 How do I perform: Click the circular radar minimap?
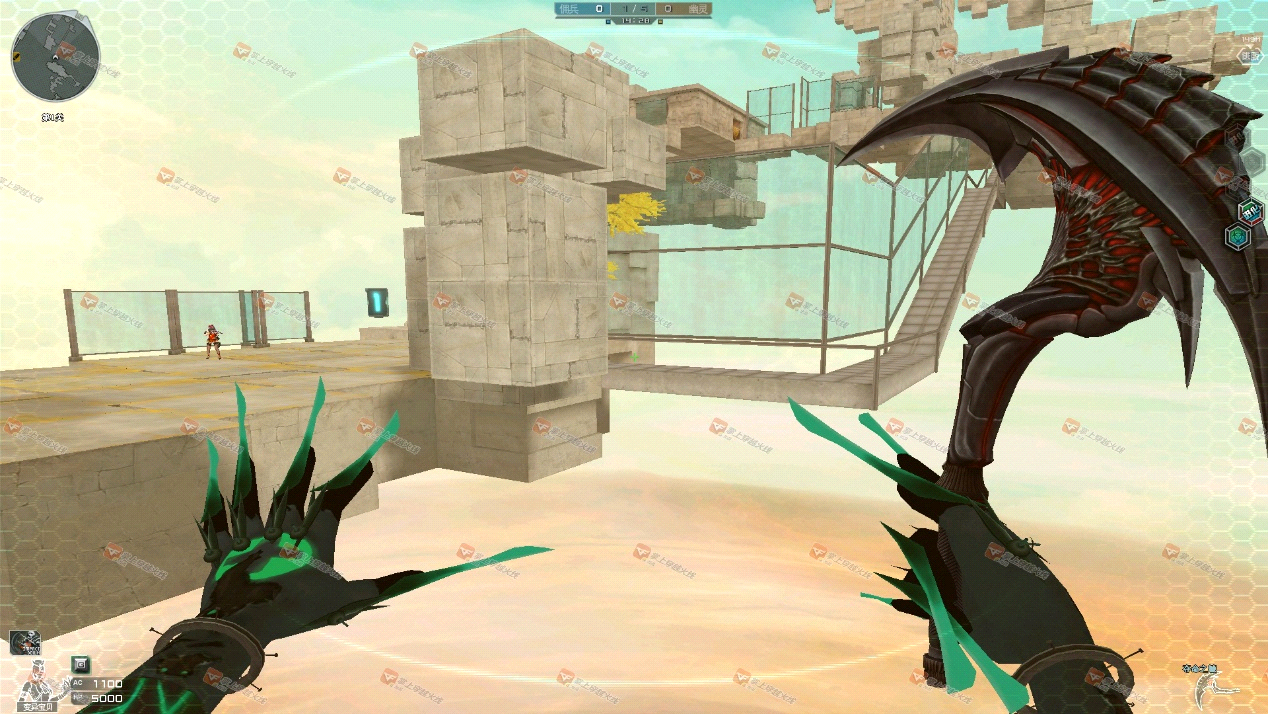pos(55,57)
